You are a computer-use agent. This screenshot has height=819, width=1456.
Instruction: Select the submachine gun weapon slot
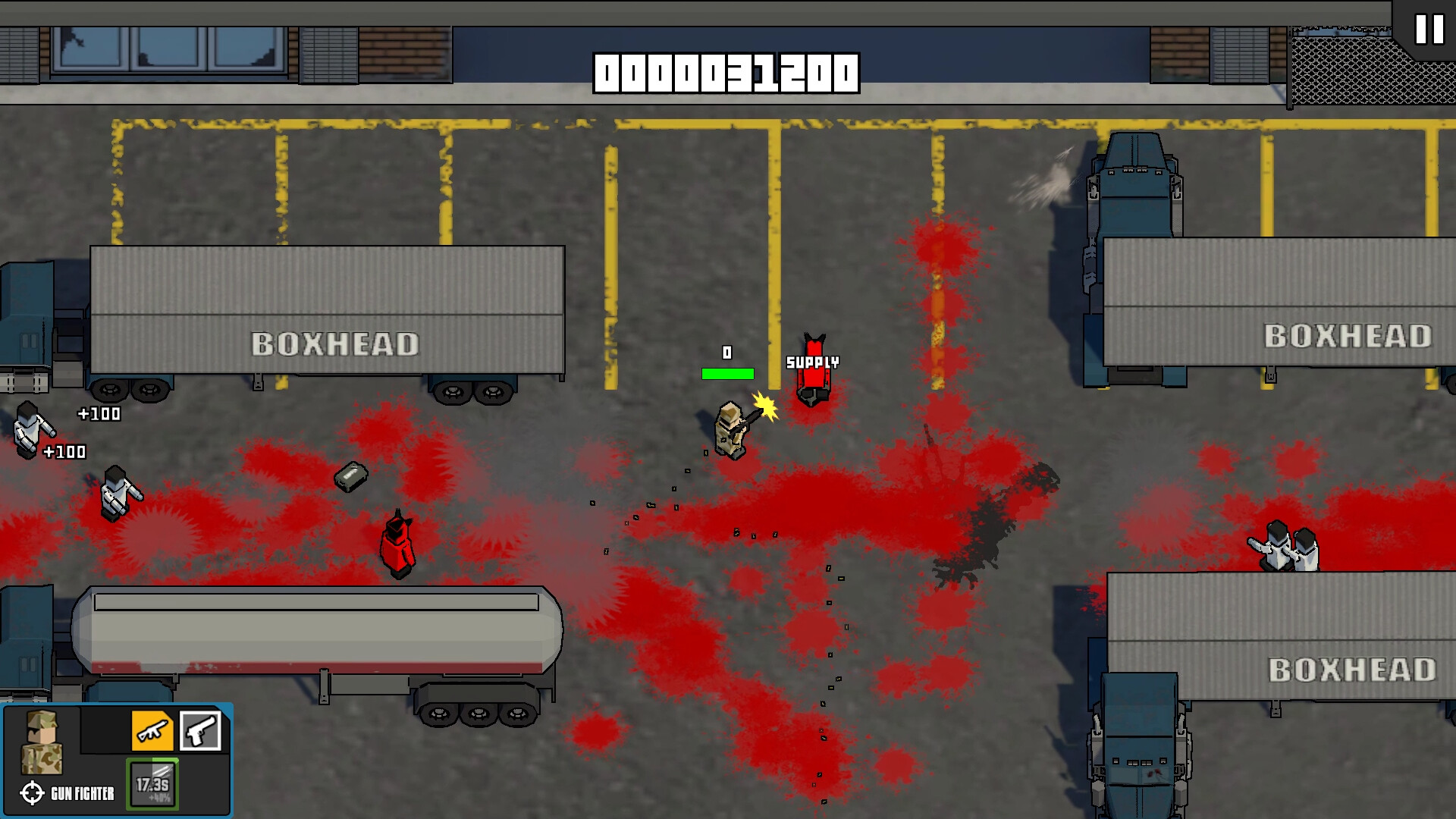[152, 730]
